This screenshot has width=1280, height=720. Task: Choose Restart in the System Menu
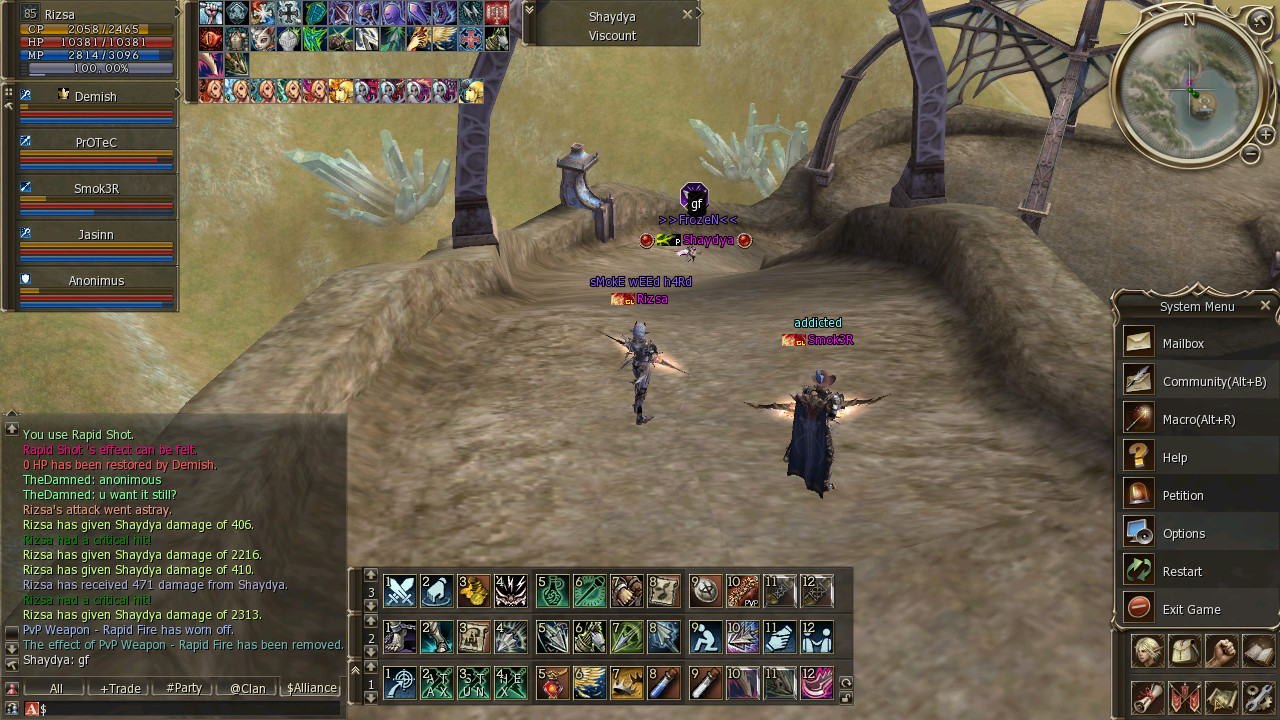[x=1182, y=571]
